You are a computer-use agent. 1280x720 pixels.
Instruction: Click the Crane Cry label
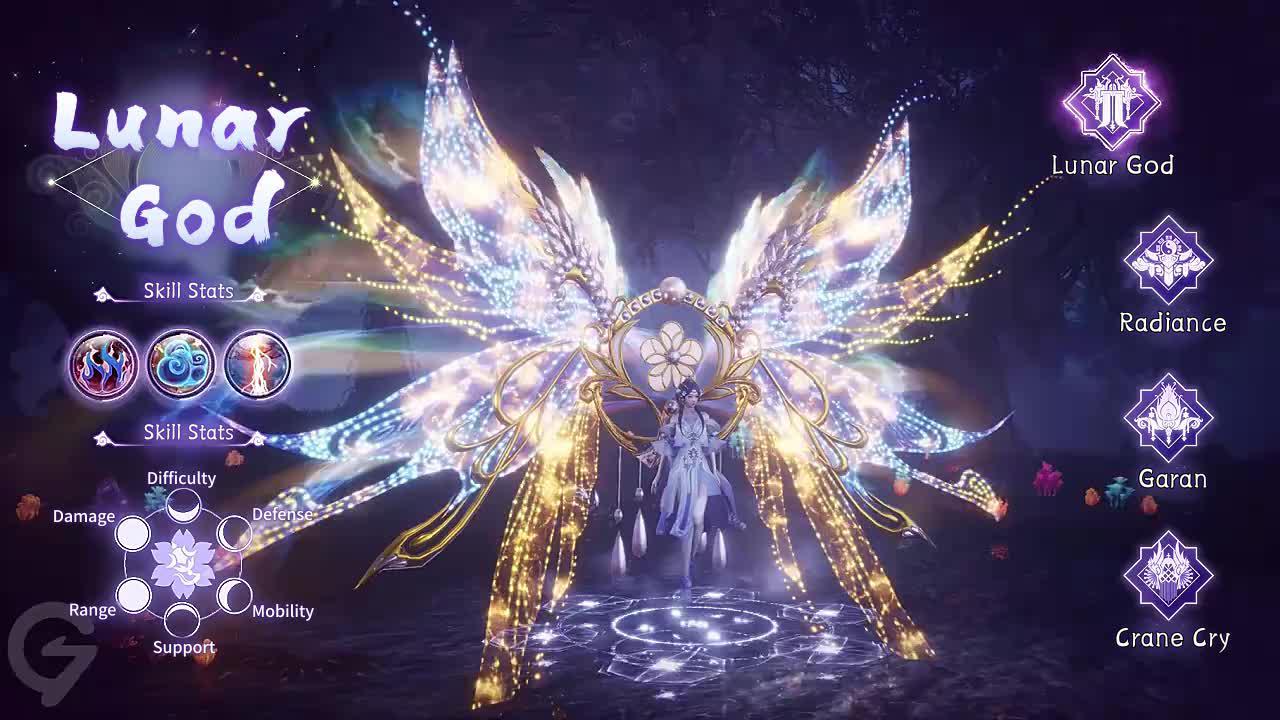pyautogui.click(x=1171, y=637)
